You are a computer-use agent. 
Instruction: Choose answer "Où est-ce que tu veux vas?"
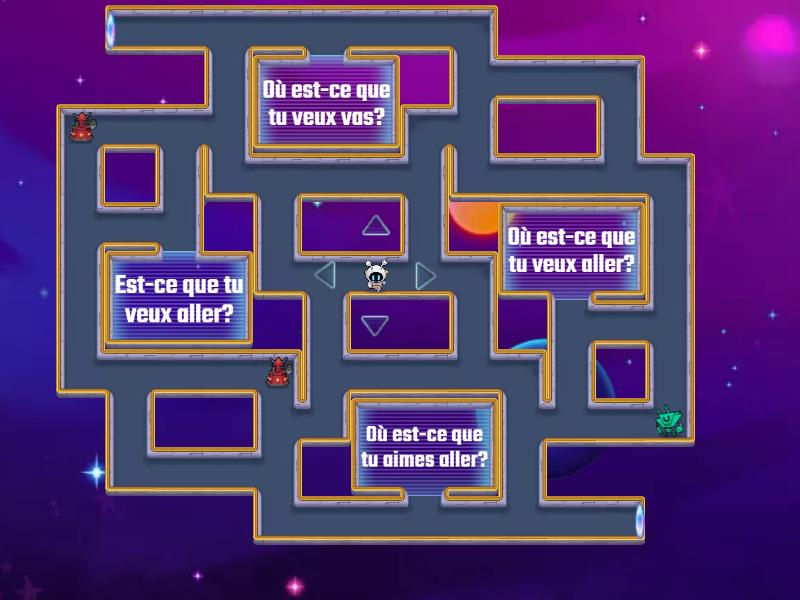(x=325, y=102)
